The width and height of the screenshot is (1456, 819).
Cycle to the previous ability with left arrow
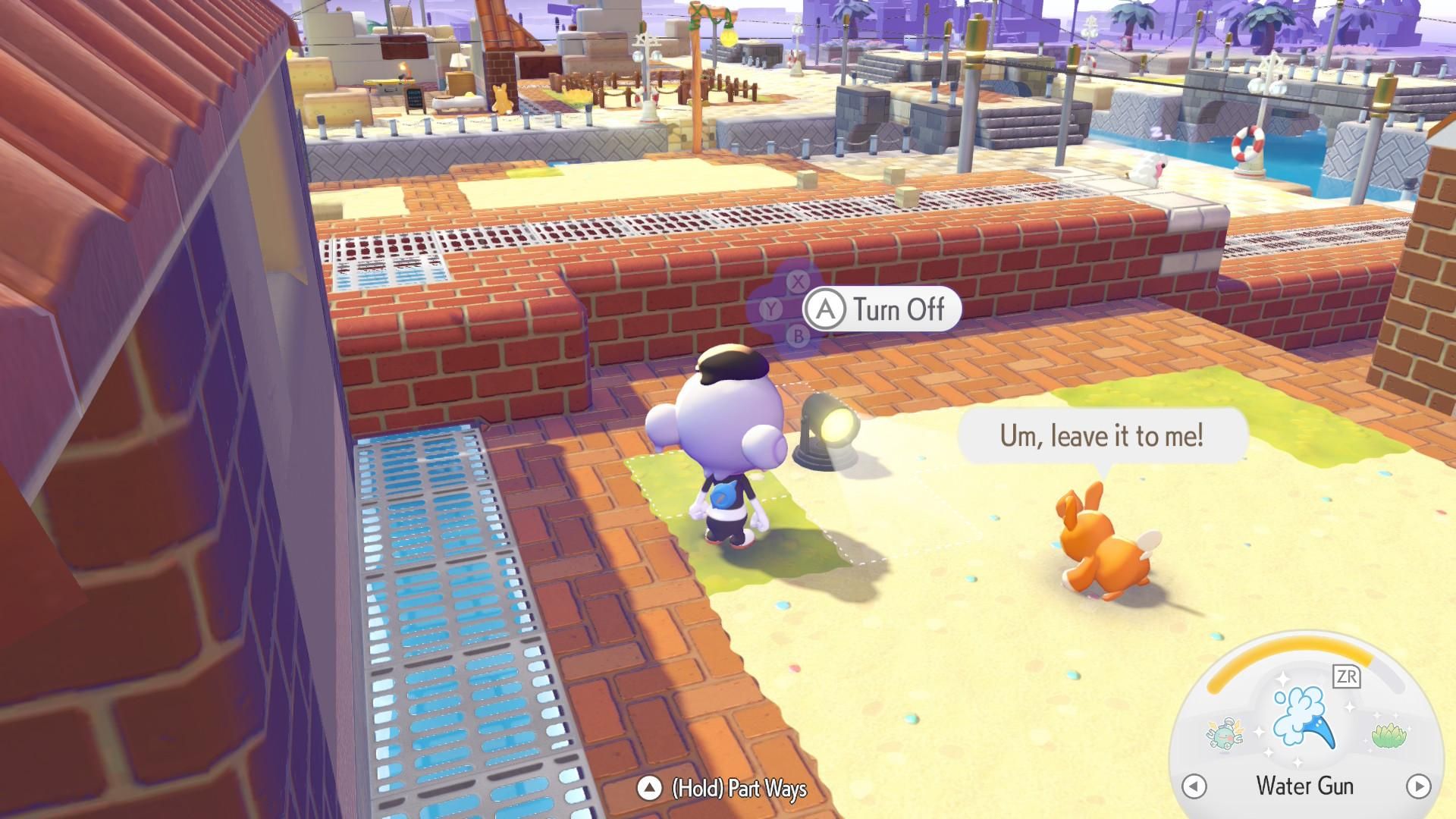1194,786
